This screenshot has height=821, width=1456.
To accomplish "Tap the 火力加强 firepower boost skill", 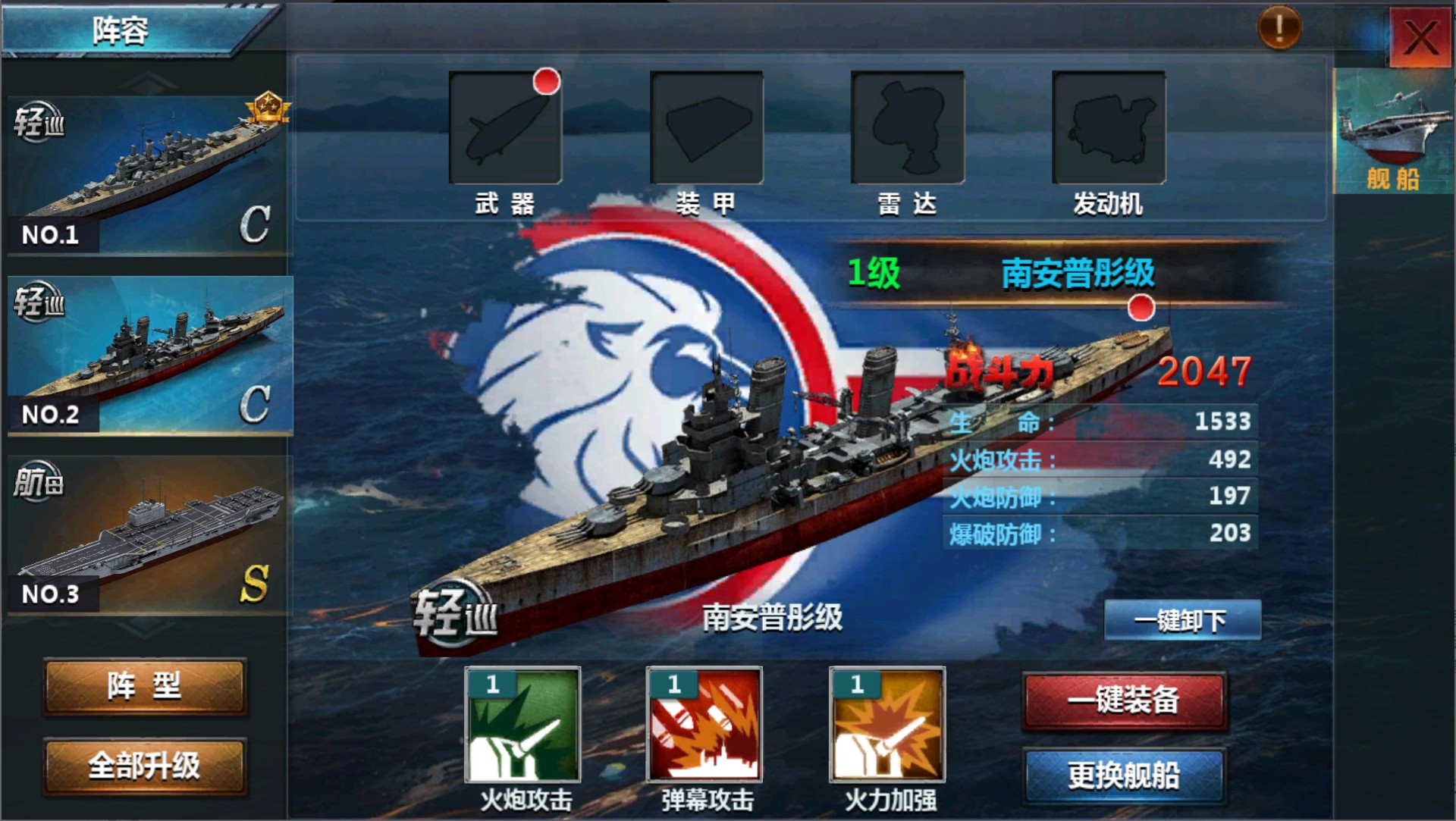I will [x=887, y=725].
